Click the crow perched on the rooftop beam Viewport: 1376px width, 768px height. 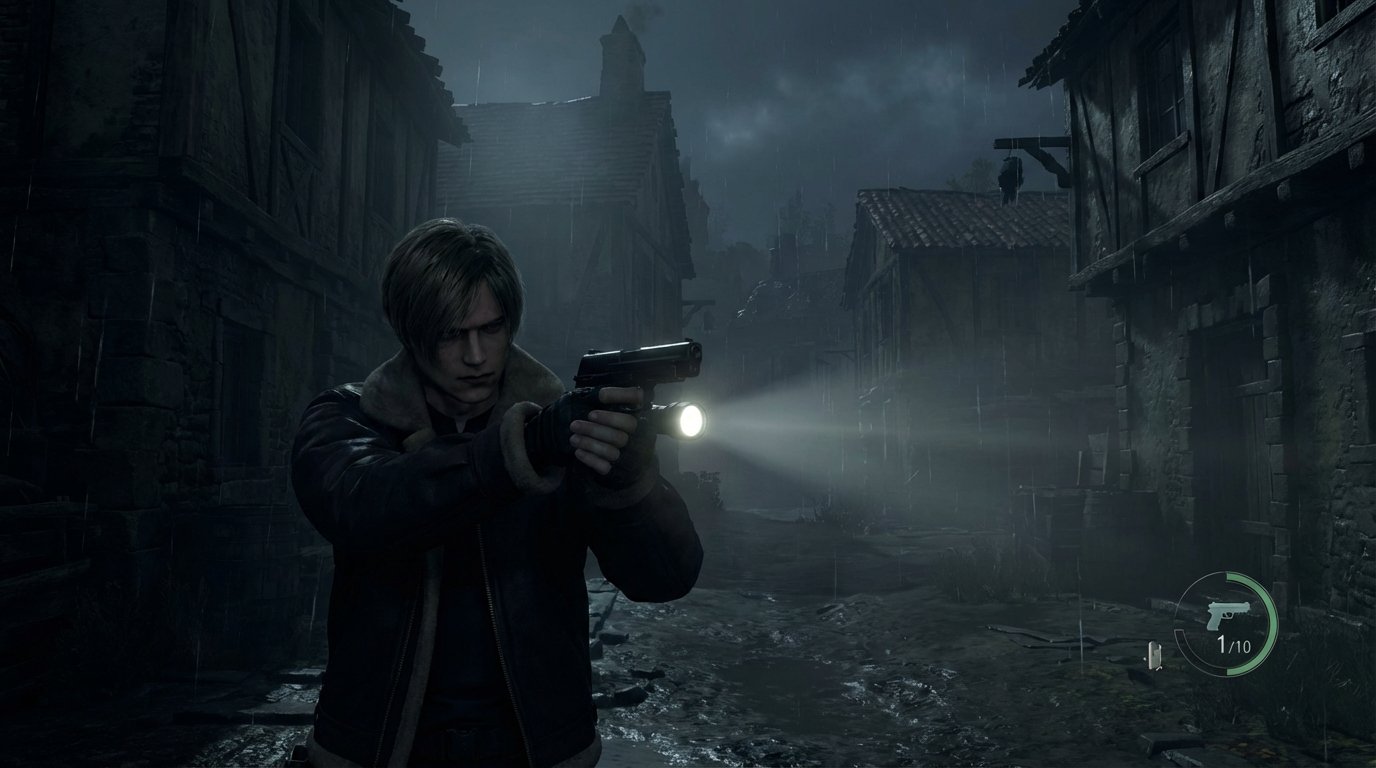point(1011,172)
